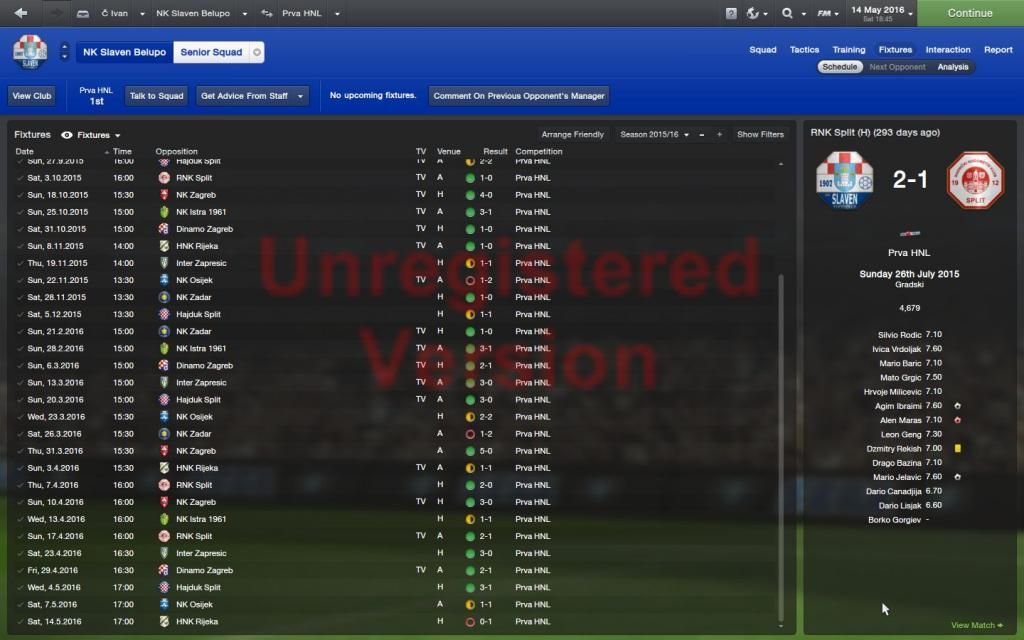The width and height of the screenshot is (1024, 640).
Task: Switch to the Analysis subtab
Action: [953, 67]
